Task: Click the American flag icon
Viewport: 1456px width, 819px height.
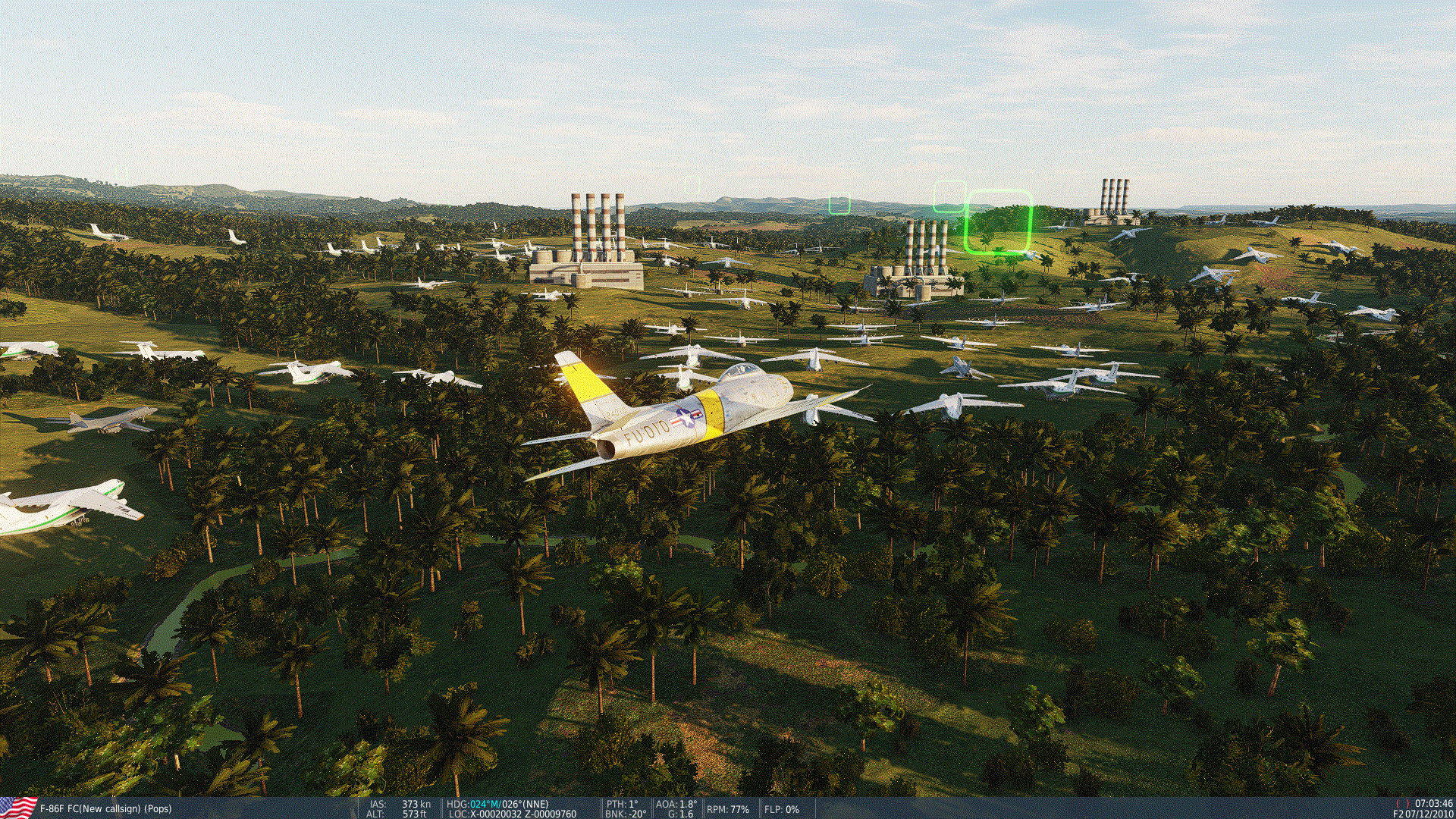Action: [x=17, y=808]
